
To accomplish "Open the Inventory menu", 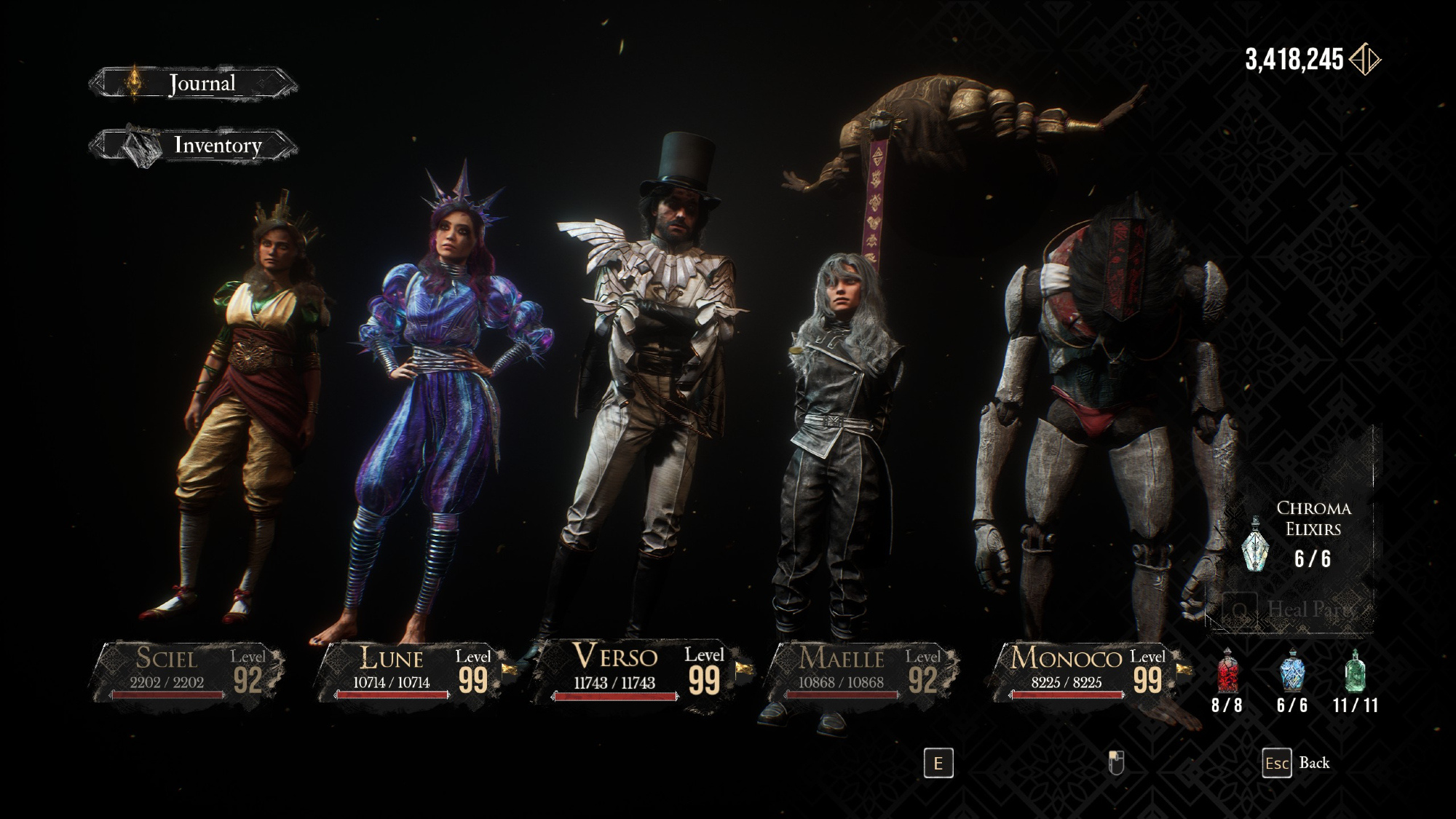I will pos(195,146).
